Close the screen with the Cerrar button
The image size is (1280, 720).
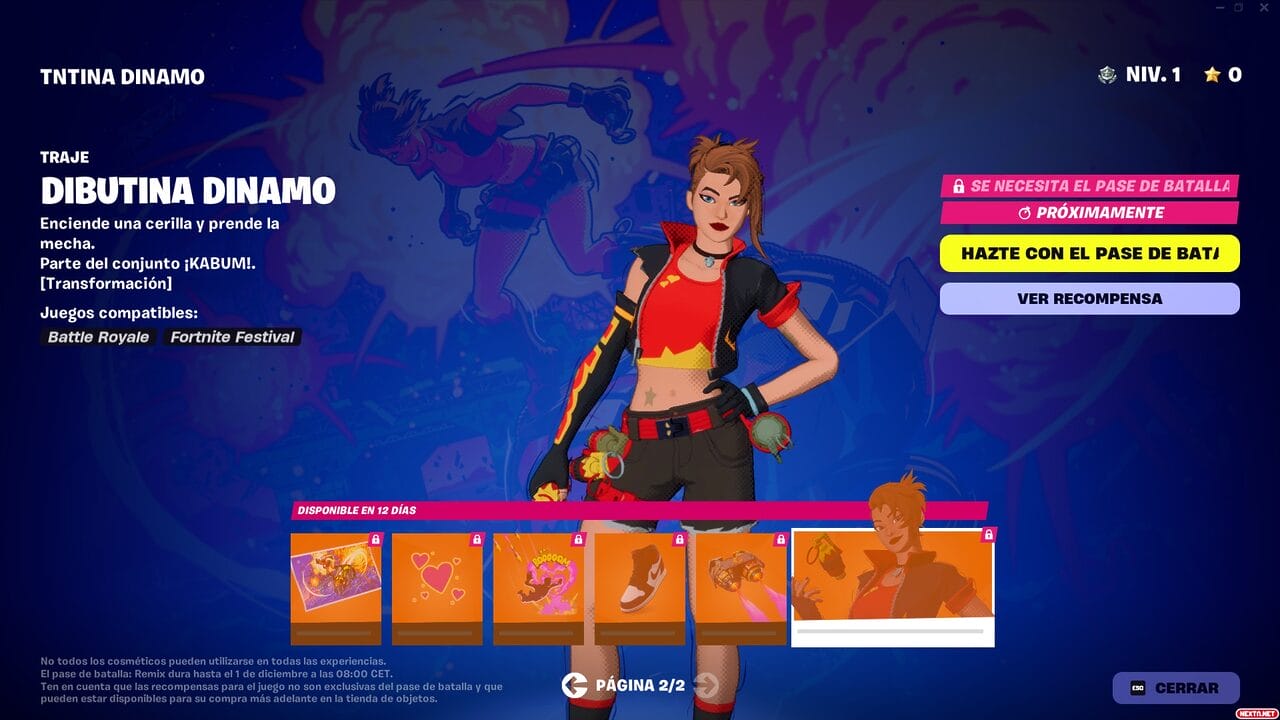pos(1176,688)
